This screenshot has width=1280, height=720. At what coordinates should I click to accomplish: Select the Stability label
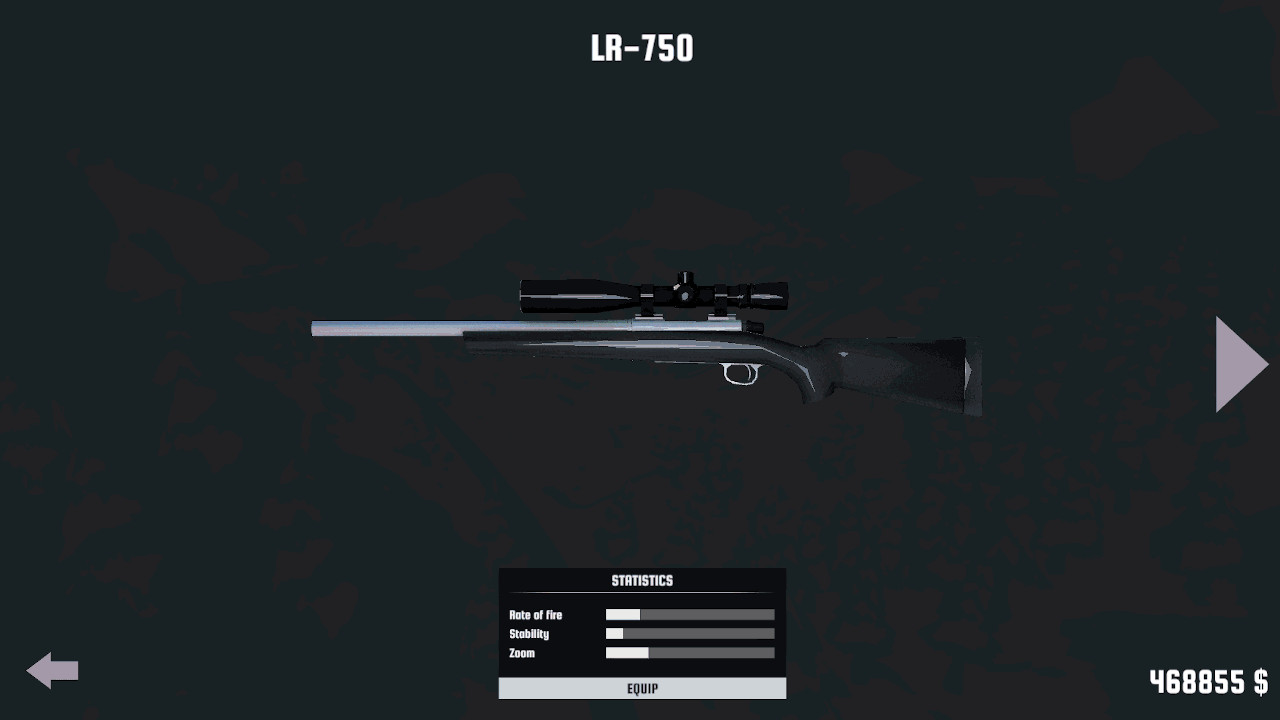(527, 633)
